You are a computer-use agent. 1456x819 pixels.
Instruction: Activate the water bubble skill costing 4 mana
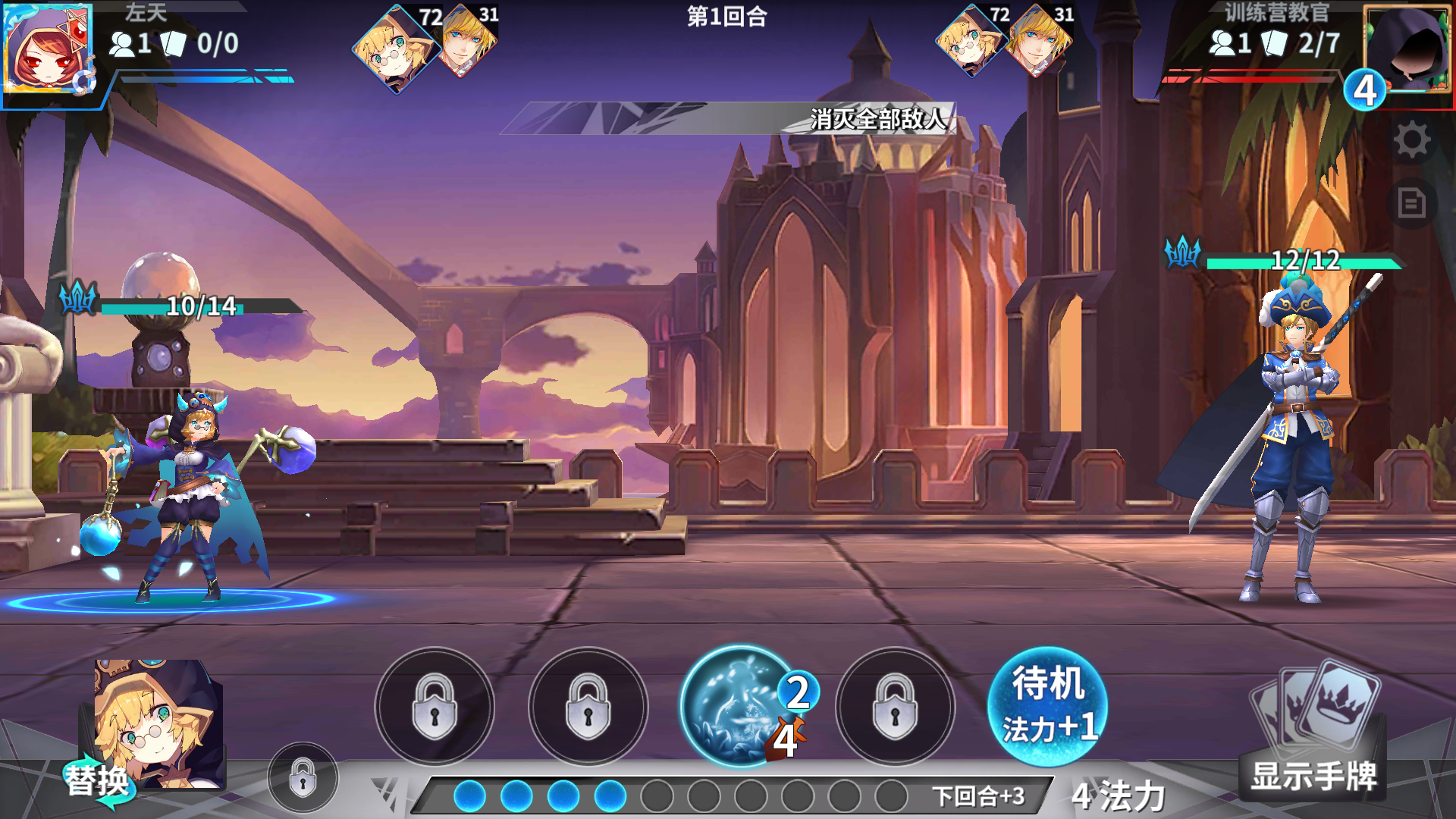pyautogui.click(x=739, y=705)
